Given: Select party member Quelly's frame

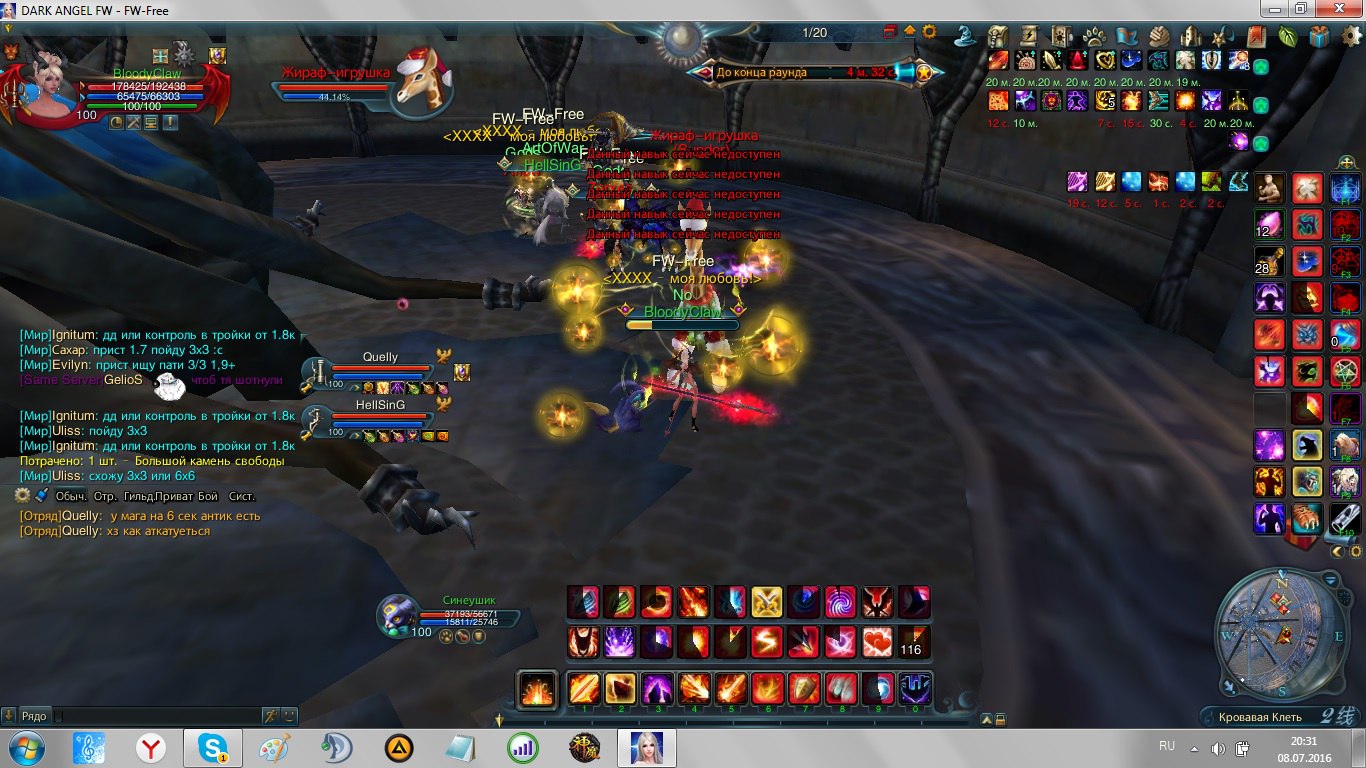Looking at the screenshot, I should point(380,372).
